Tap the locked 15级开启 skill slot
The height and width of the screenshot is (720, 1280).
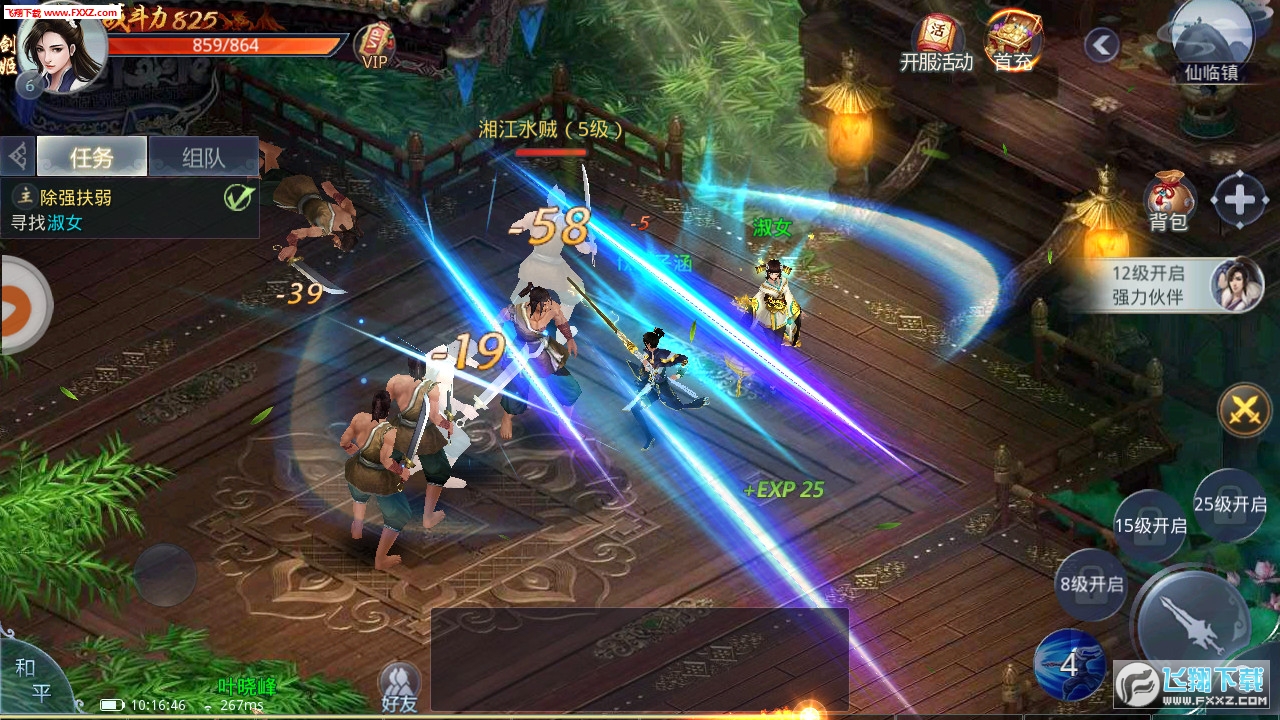pyautogui.click(x=1150, y=525)
